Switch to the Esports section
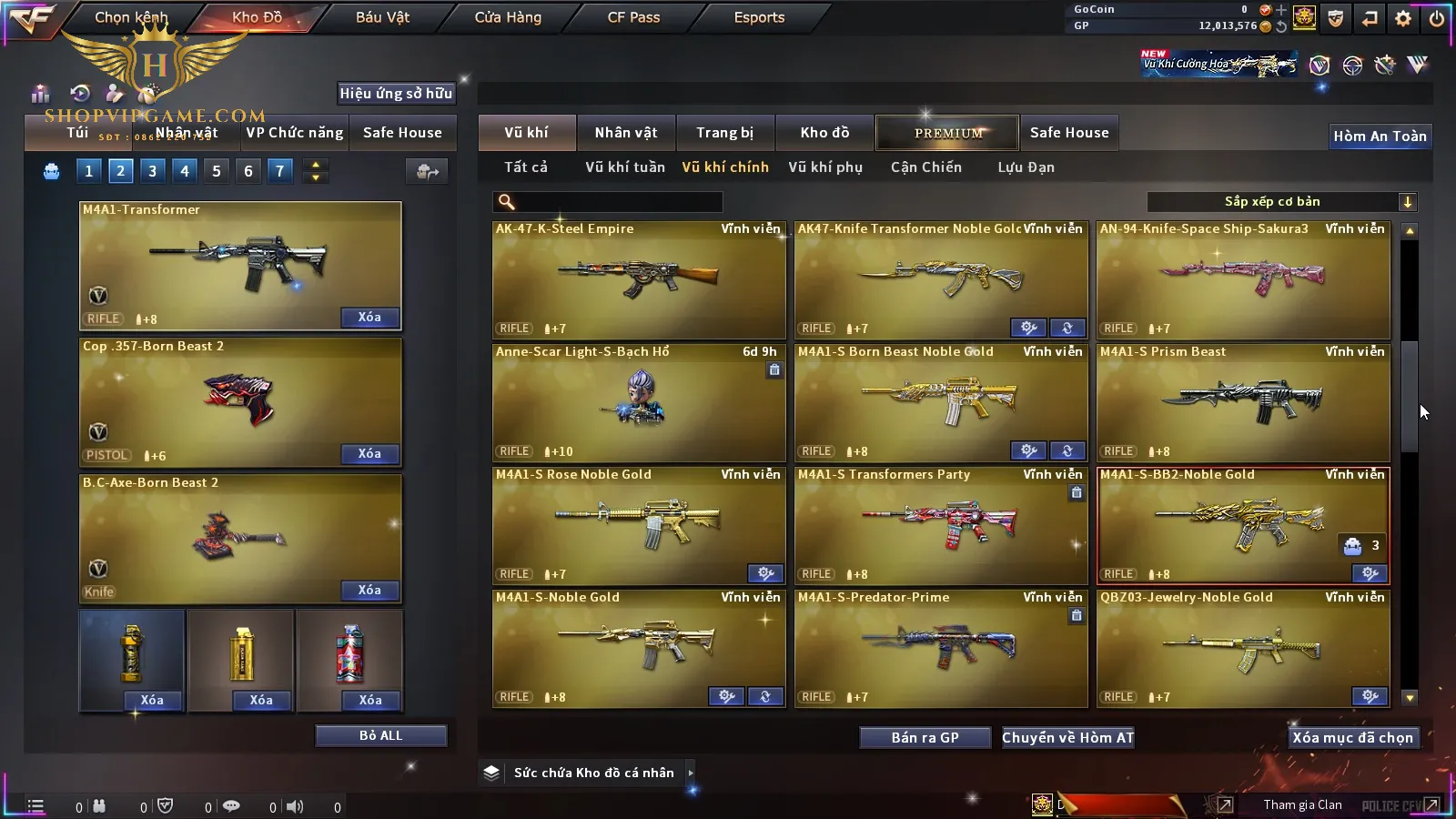Viewport: 1456px width, 819px height. (759, 17)
